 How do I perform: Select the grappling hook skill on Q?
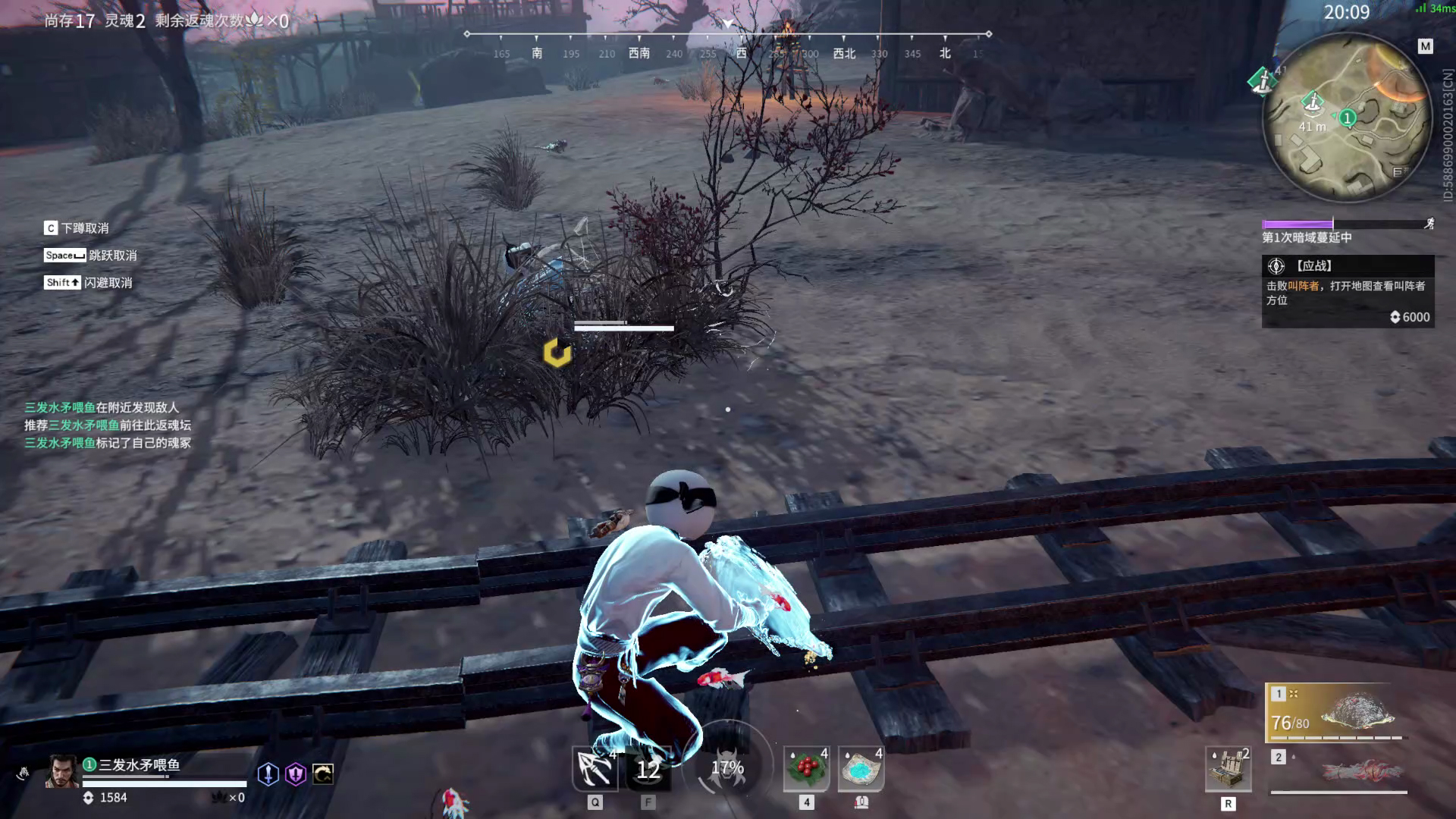point(596,770)
